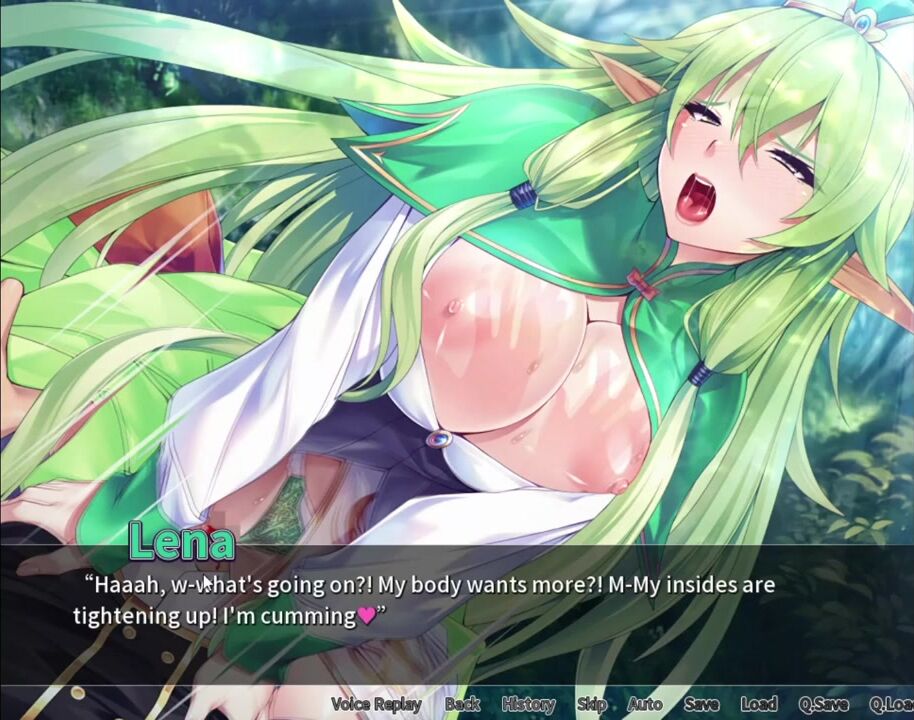Viewport: 914px width, 720px height.
Task: Perform a quick save with Q.Save
Action: pos(824,704)
